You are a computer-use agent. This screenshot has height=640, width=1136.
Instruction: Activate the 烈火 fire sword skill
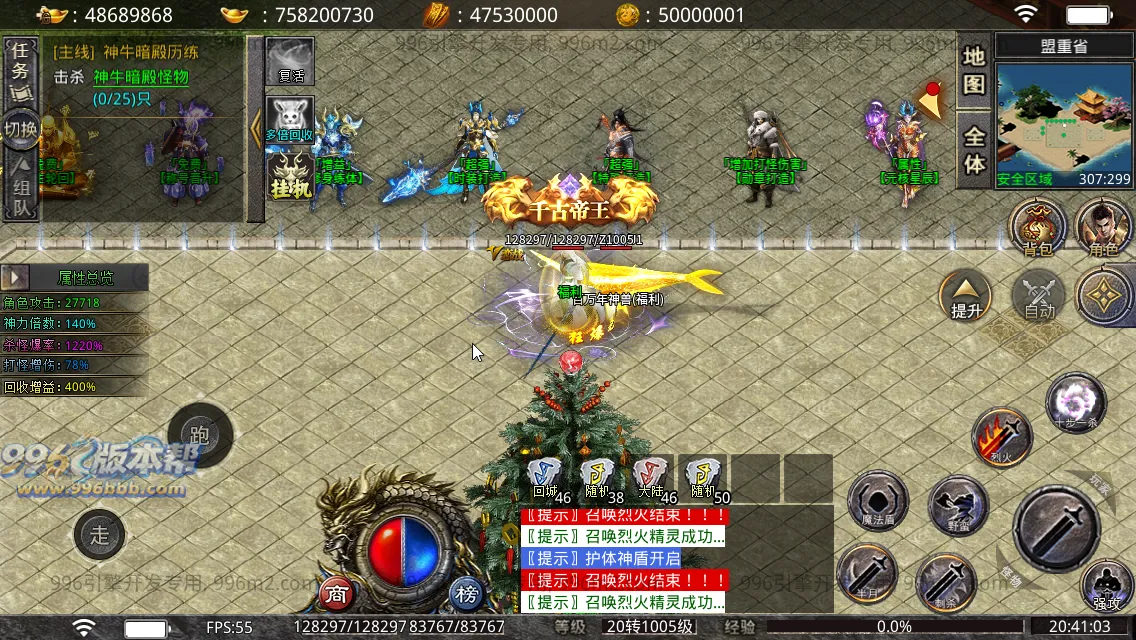[x=1002, y=437]
